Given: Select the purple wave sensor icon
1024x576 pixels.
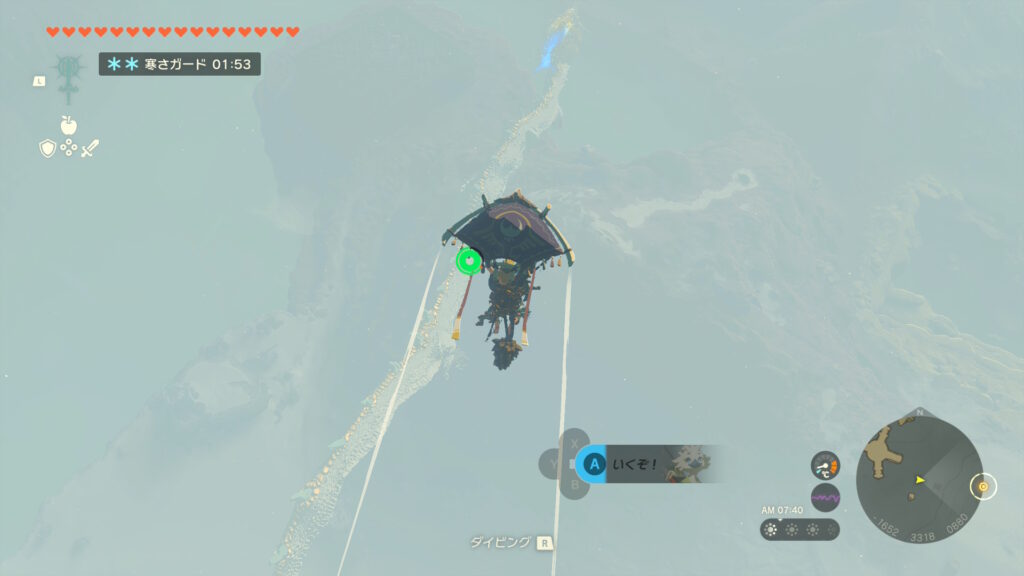Looking at the screenshot, I should coord(825,496).
